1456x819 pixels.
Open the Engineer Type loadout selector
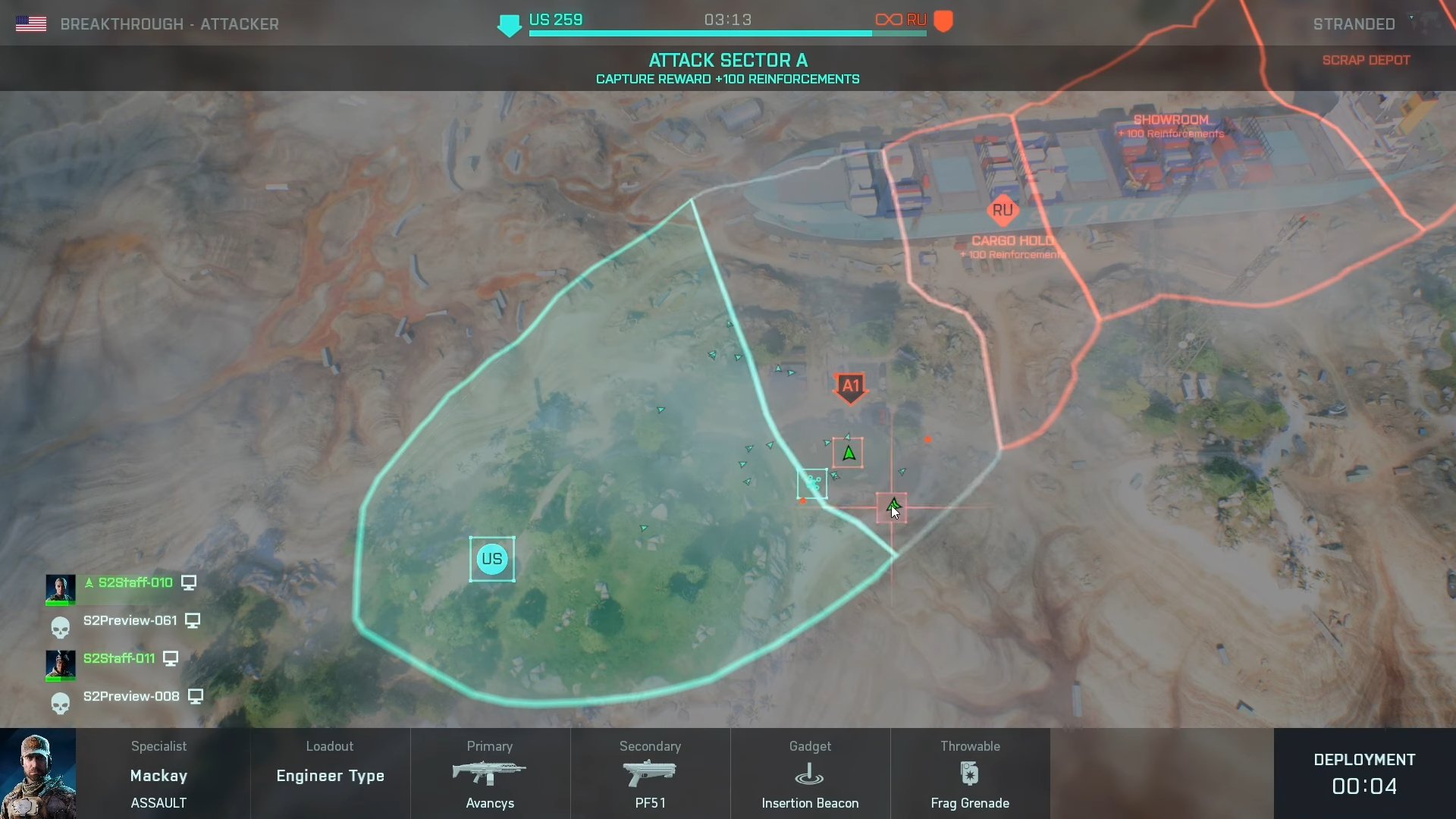329,775
